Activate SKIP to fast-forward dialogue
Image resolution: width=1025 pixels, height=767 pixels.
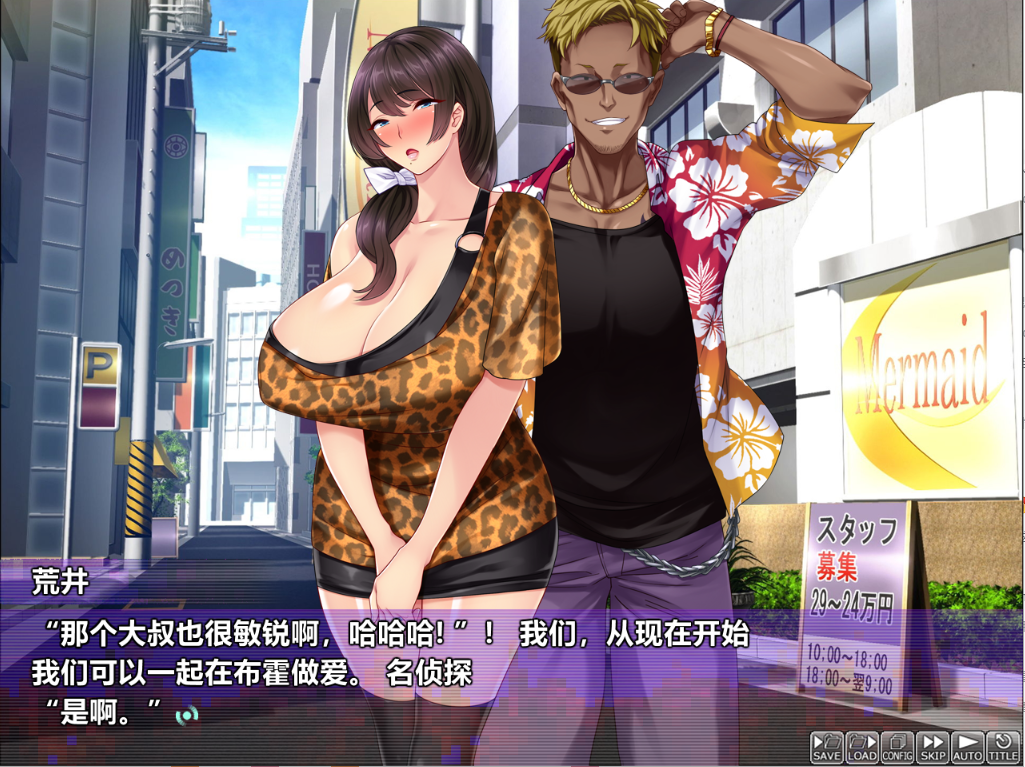pos(933,747)
